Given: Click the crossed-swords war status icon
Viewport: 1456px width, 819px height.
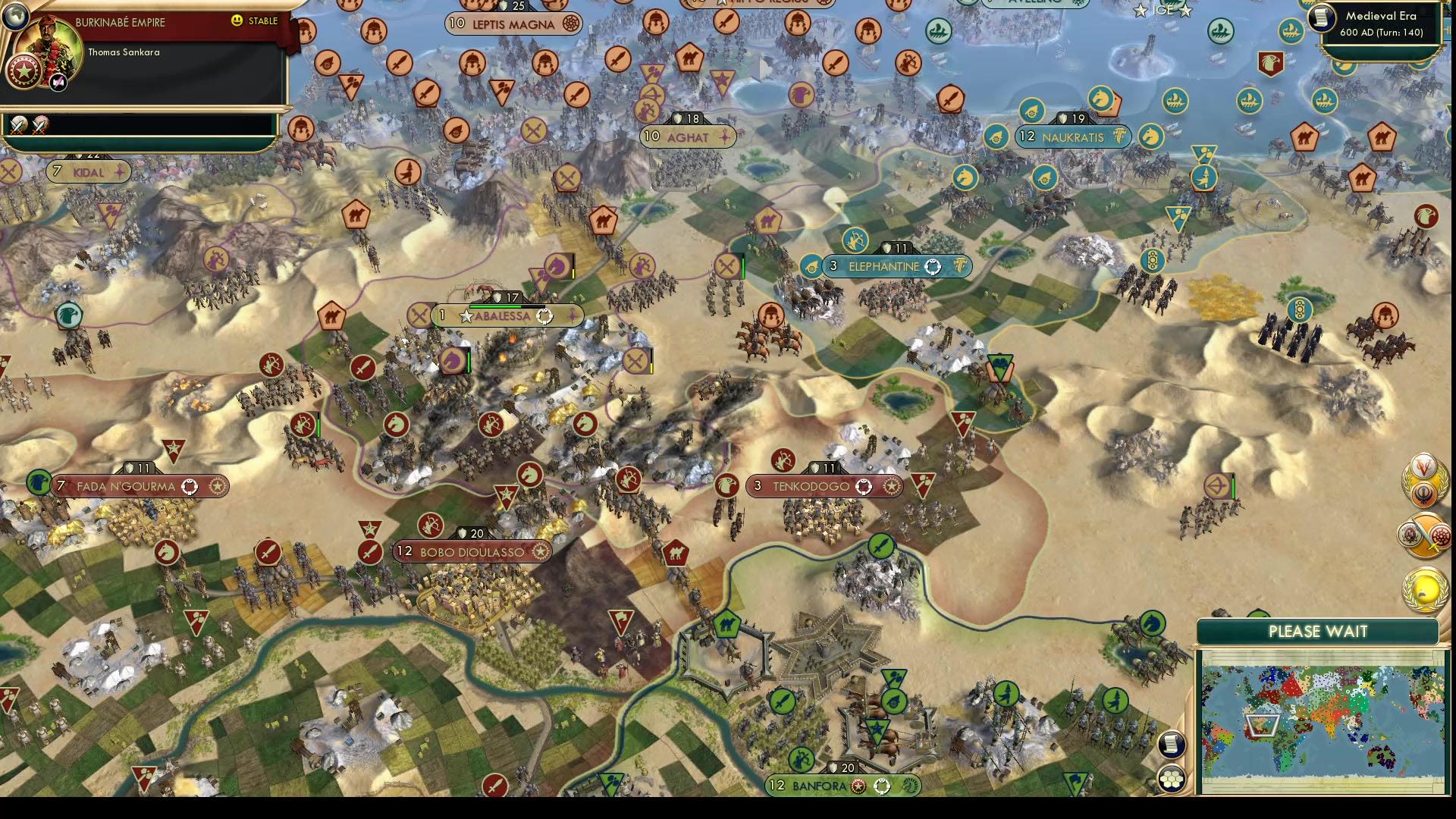Looking at the screenshot, I should click(x=19, y=124).
